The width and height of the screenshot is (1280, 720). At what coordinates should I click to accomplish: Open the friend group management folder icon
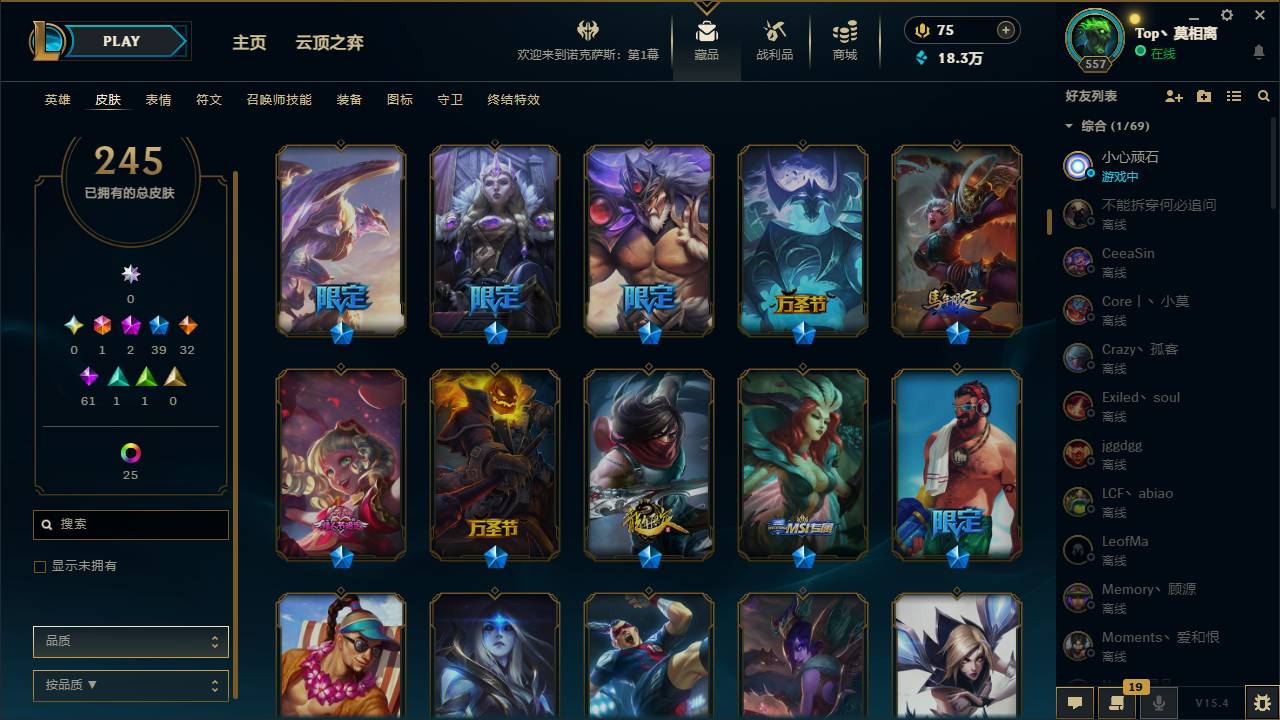[1203, 96]
